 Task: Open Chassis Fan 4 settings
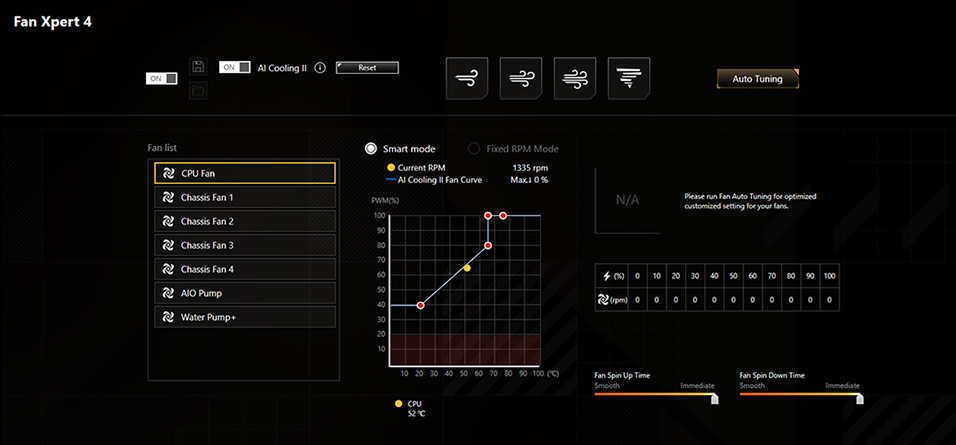[245, 269]
